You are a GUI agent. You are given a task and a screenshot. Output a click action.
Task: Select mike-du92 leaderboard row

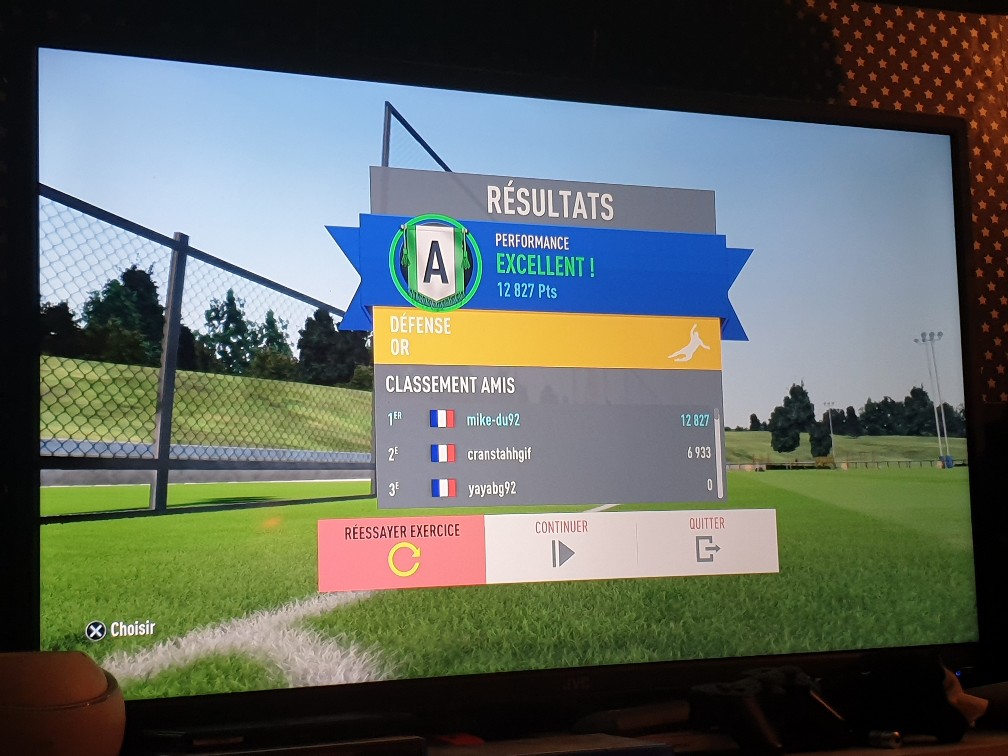point(548,420)
